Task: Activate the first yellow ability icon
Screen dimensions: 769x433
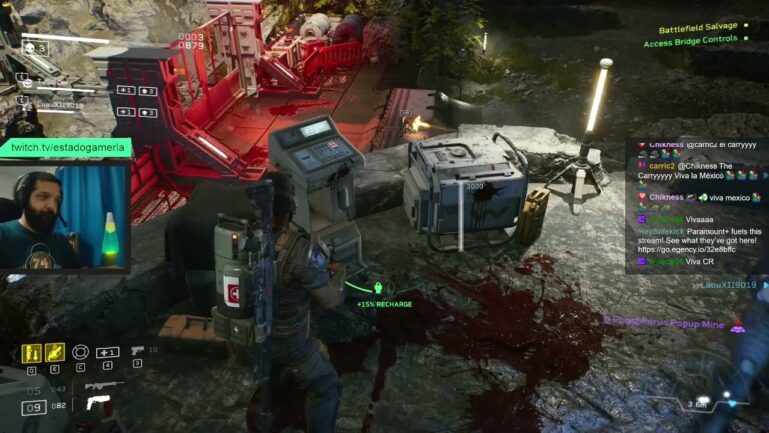Action: pos(32,352)
